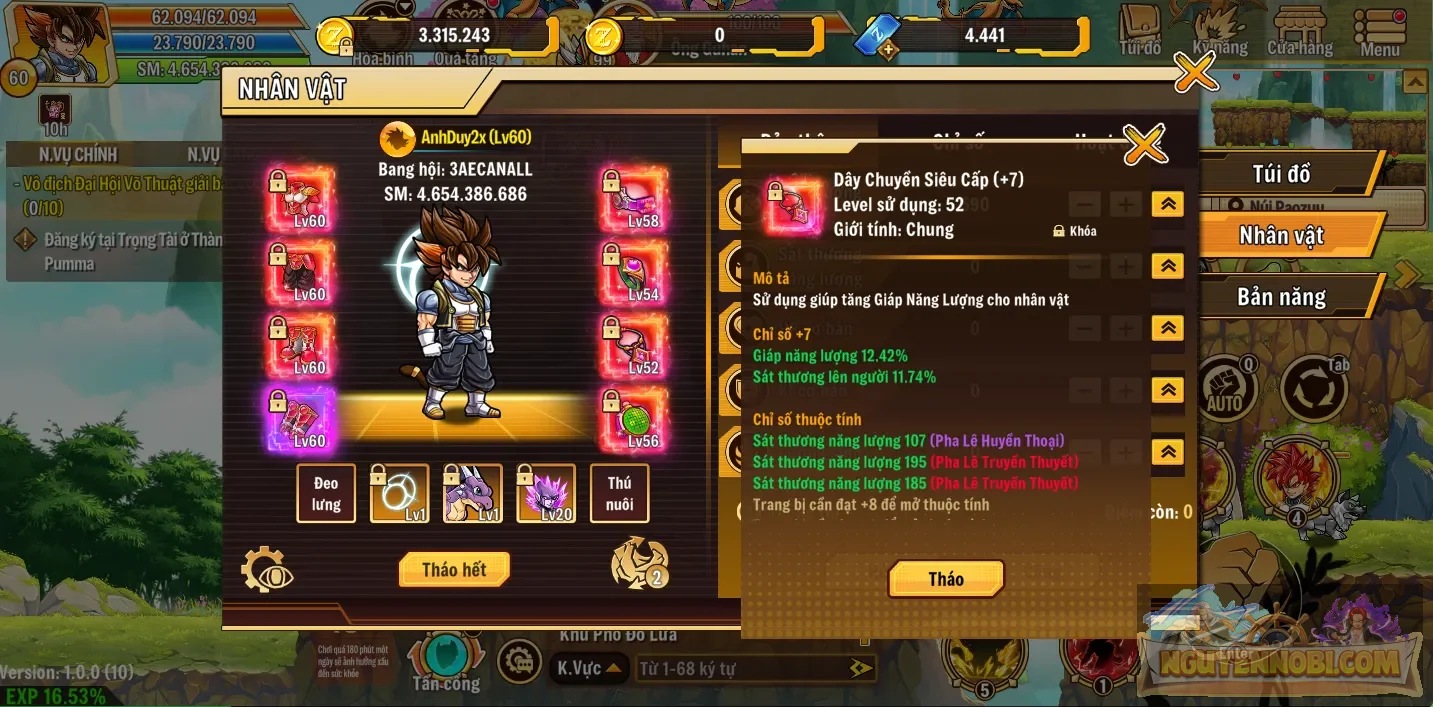Switch to the Bản năng tab

[x=1281, y=298]
